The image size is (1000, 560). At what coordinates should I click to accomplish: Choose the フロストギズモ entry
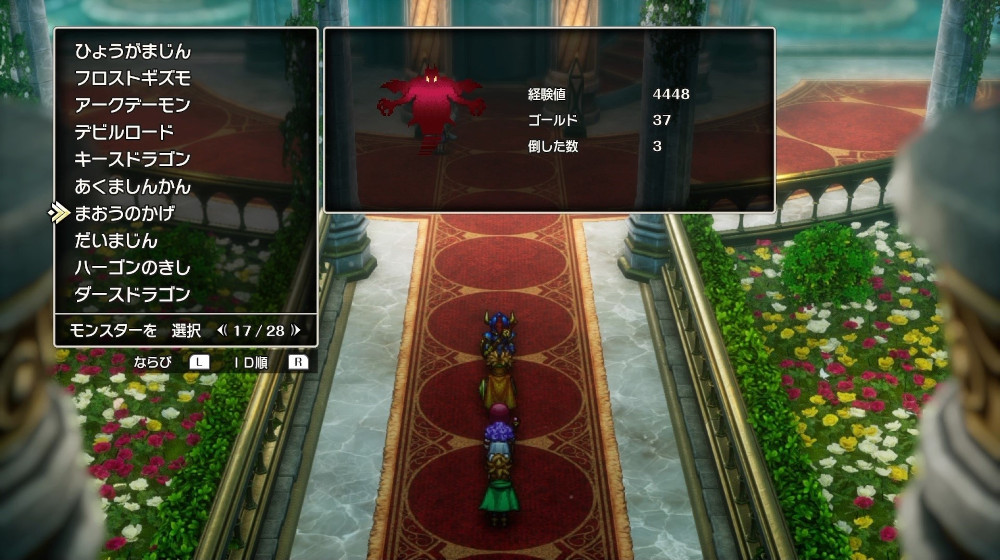pyautogui.click(x=132, y=78)
